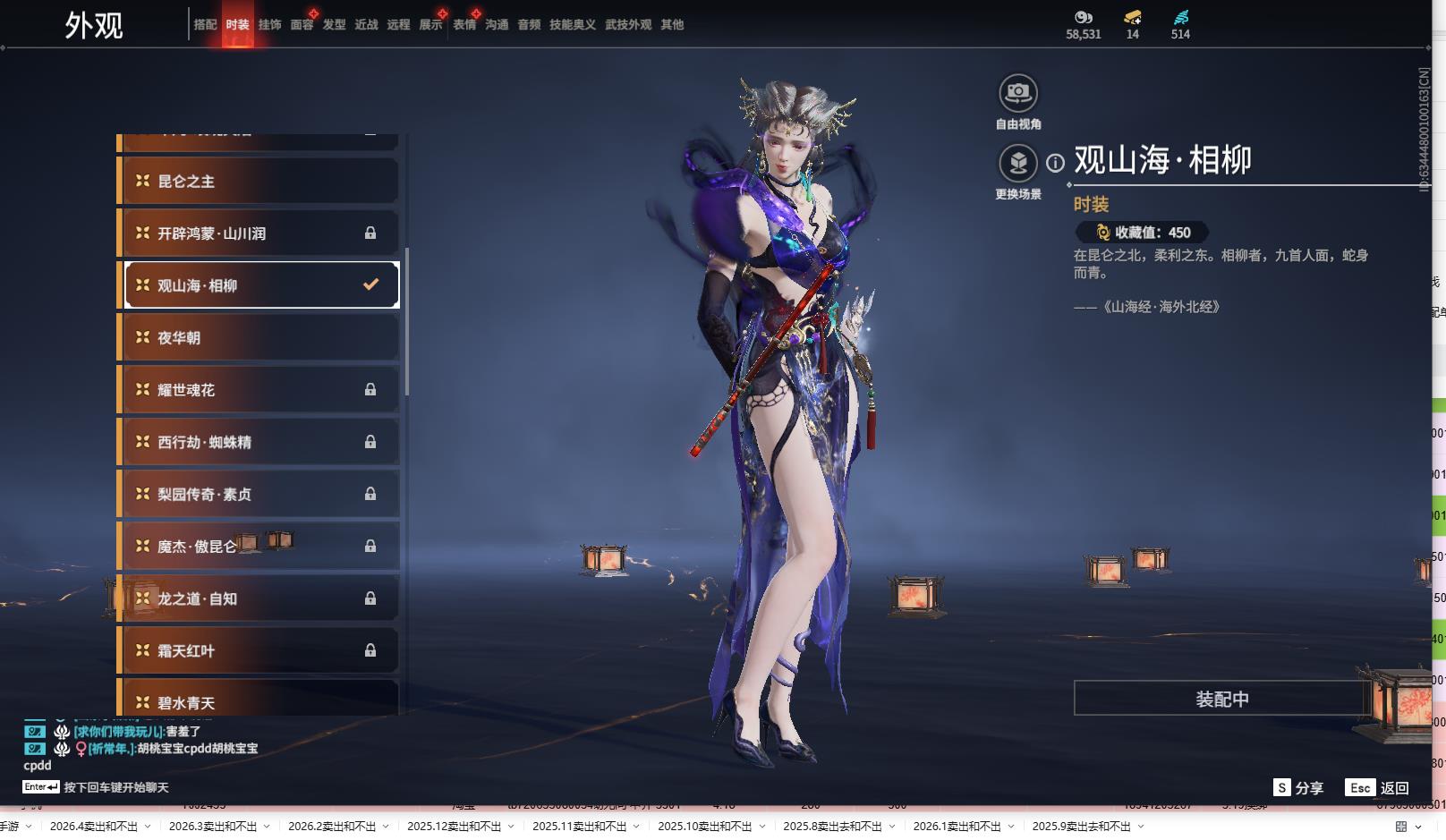The image size is (1446, 840).
Task: Activate the 自由视角 camera icon
Action: pyautogui.click(x=1017, y=93)
